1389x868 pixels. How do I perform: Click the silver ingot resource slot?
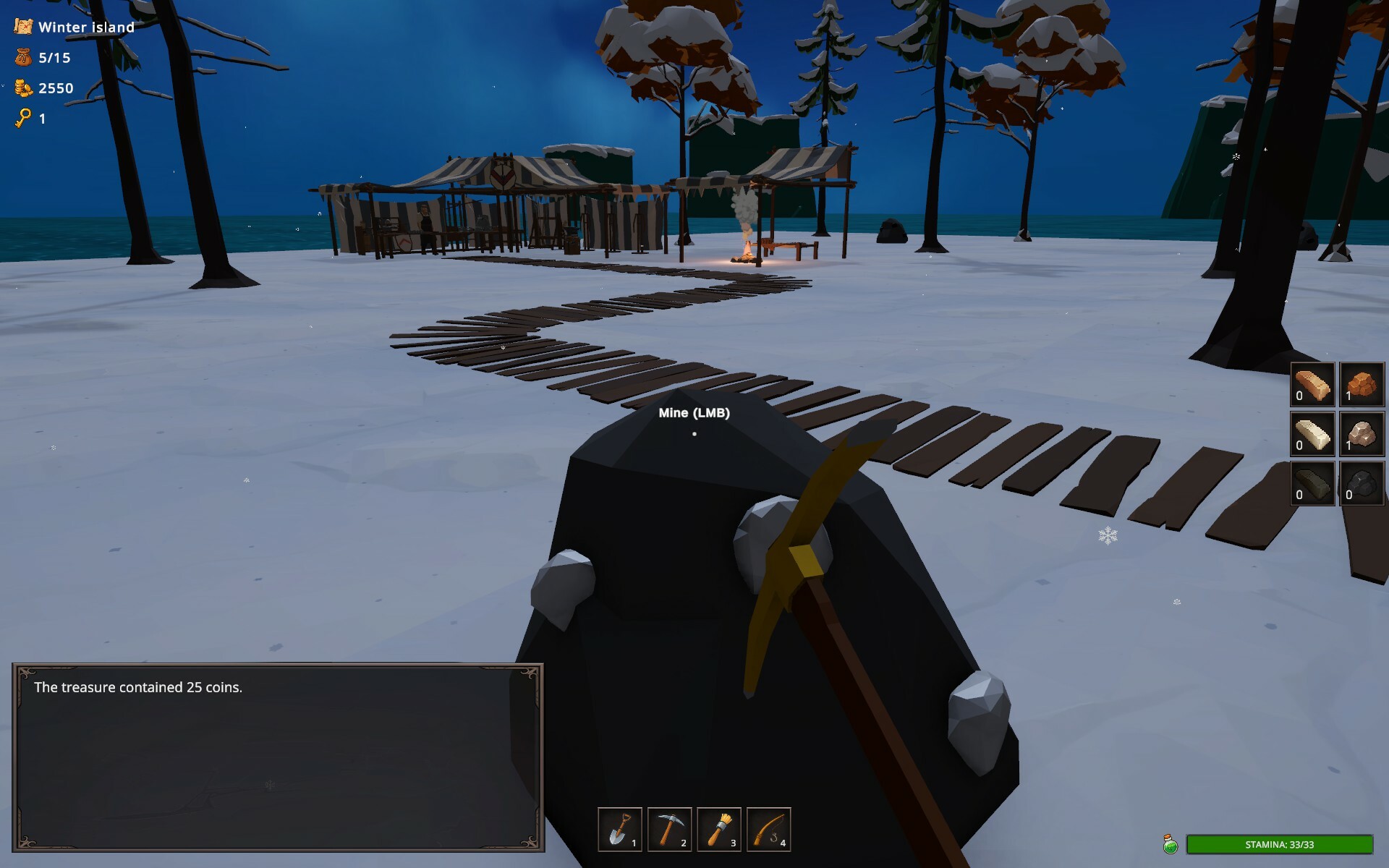tap(1312, 434)
